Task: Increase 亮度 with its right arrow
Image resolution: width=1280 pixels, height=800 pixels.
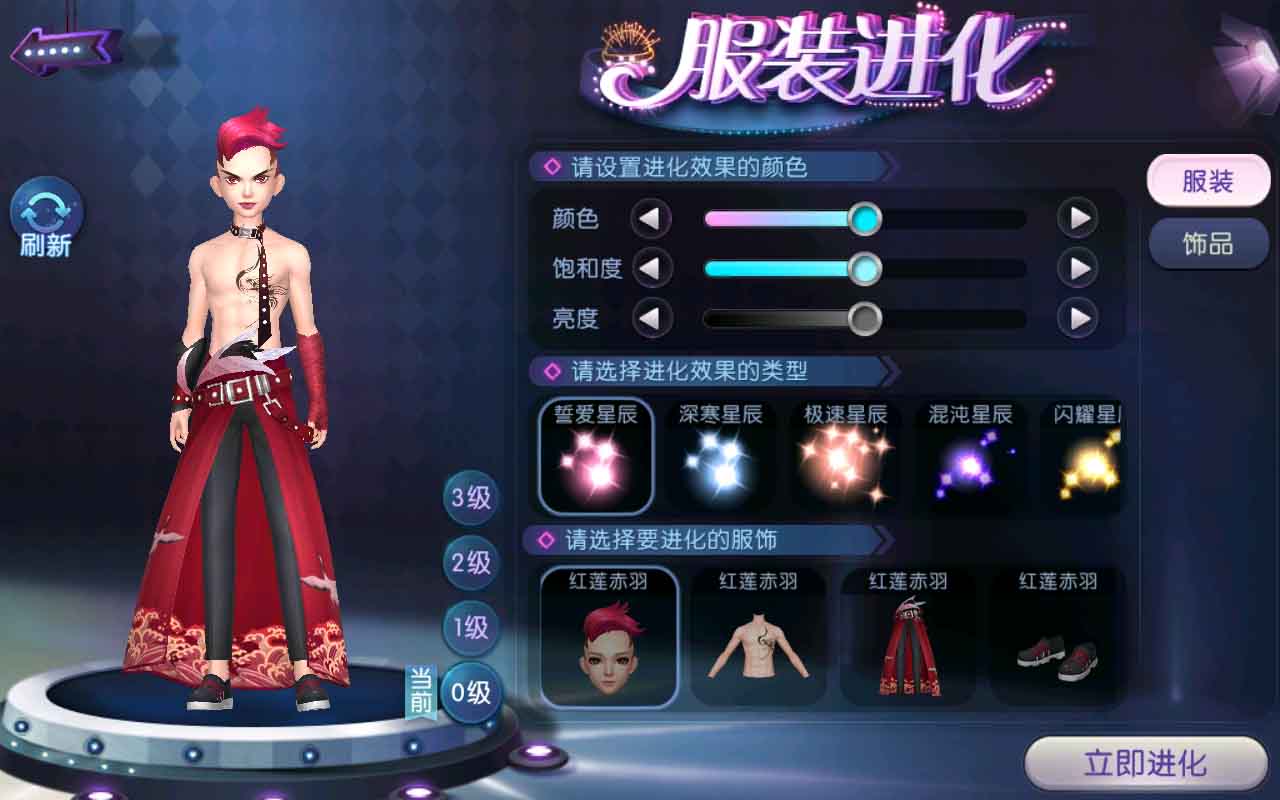Action: (x=1078, y=319)
